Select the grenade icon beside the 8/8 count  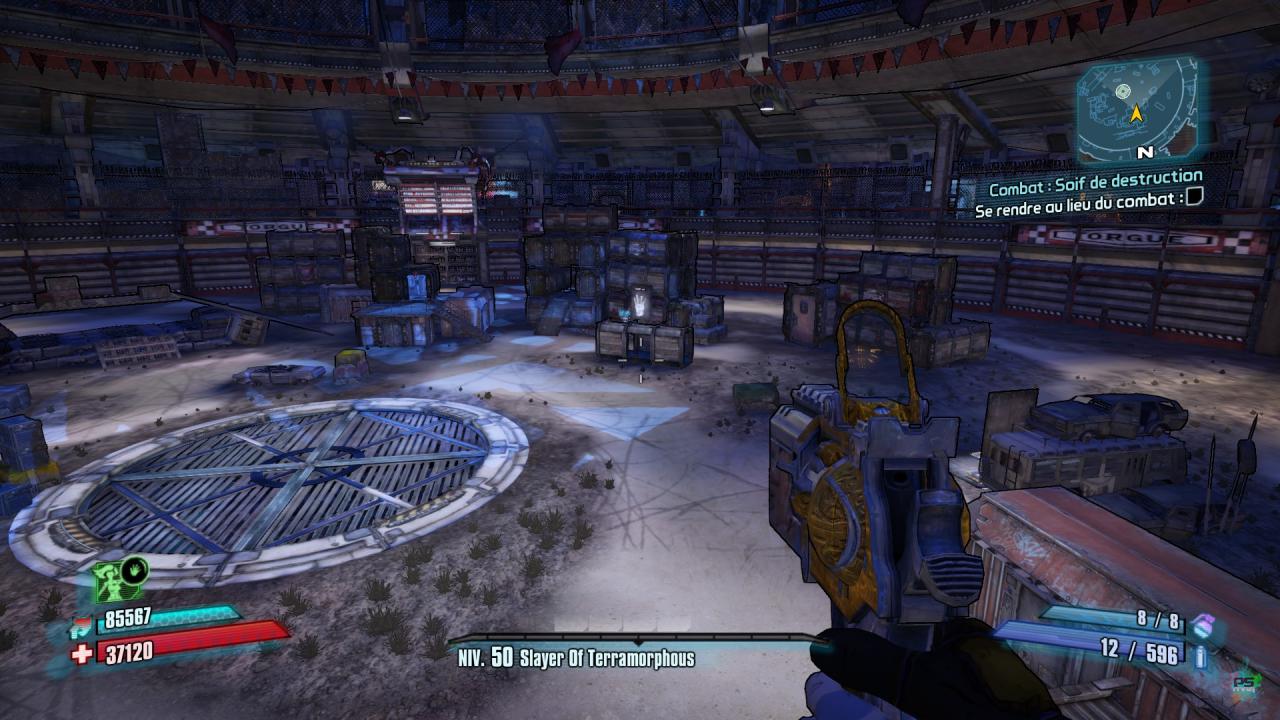pyautogui.click(x=1204, y=623)
